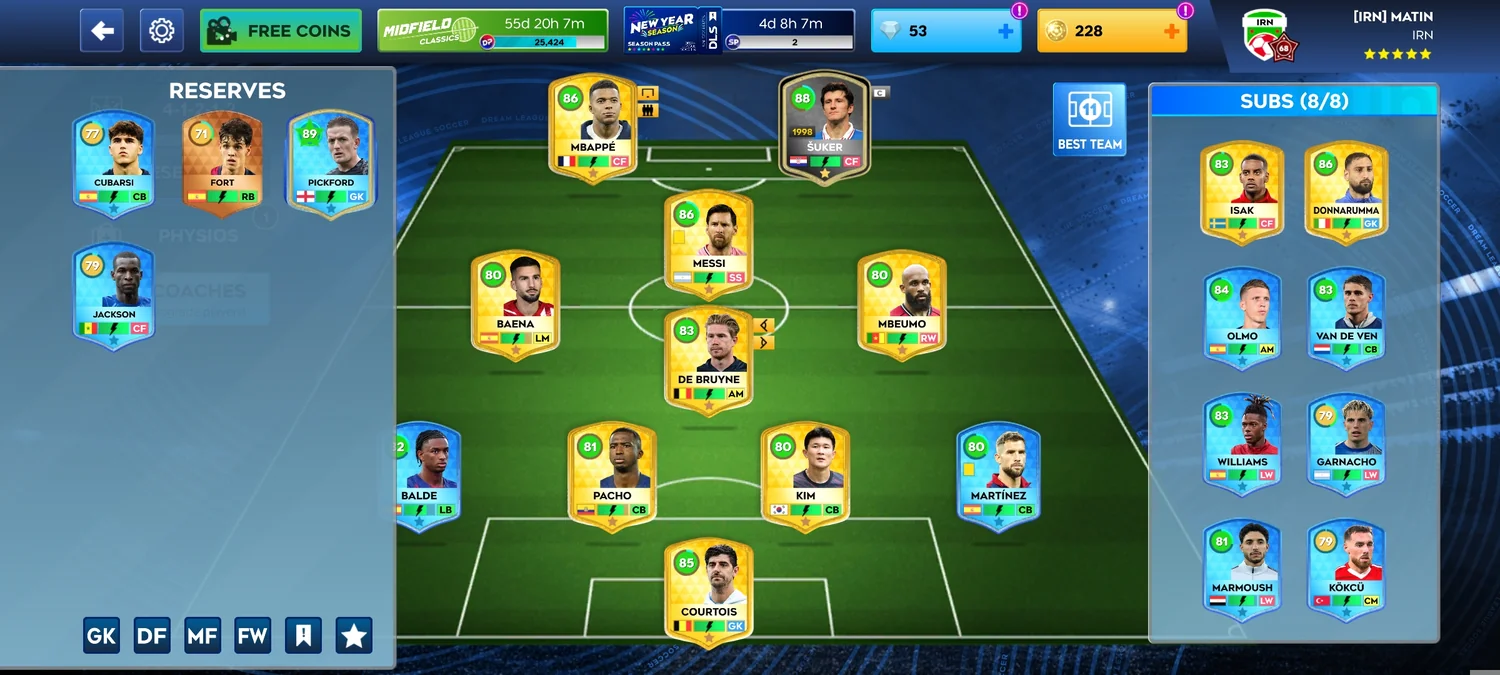Open the Midfield Classics event banner
1500x675 pixels.
[492, 31]
